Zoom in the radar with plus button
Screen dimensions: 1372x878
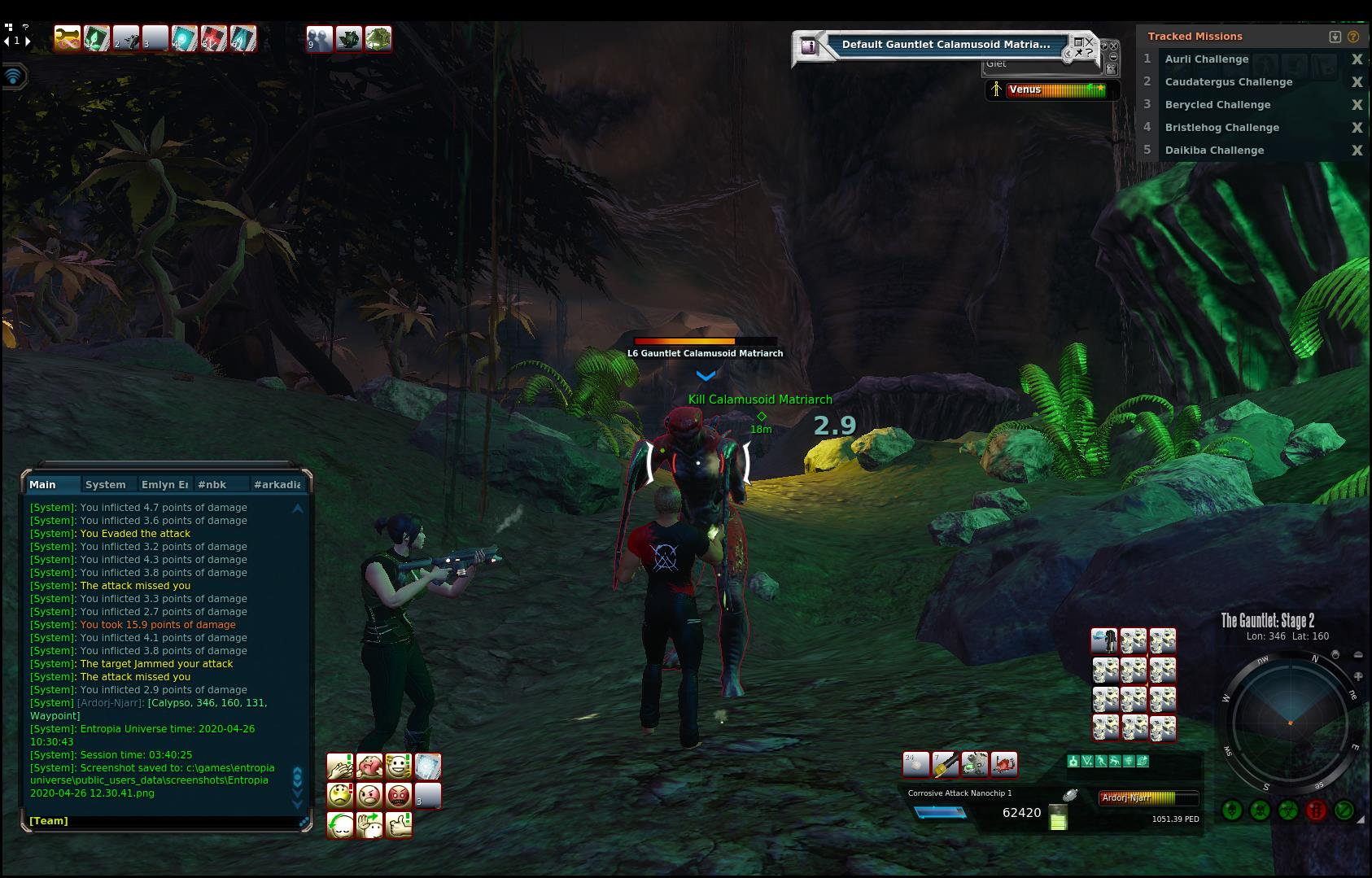click(1358, 676)
